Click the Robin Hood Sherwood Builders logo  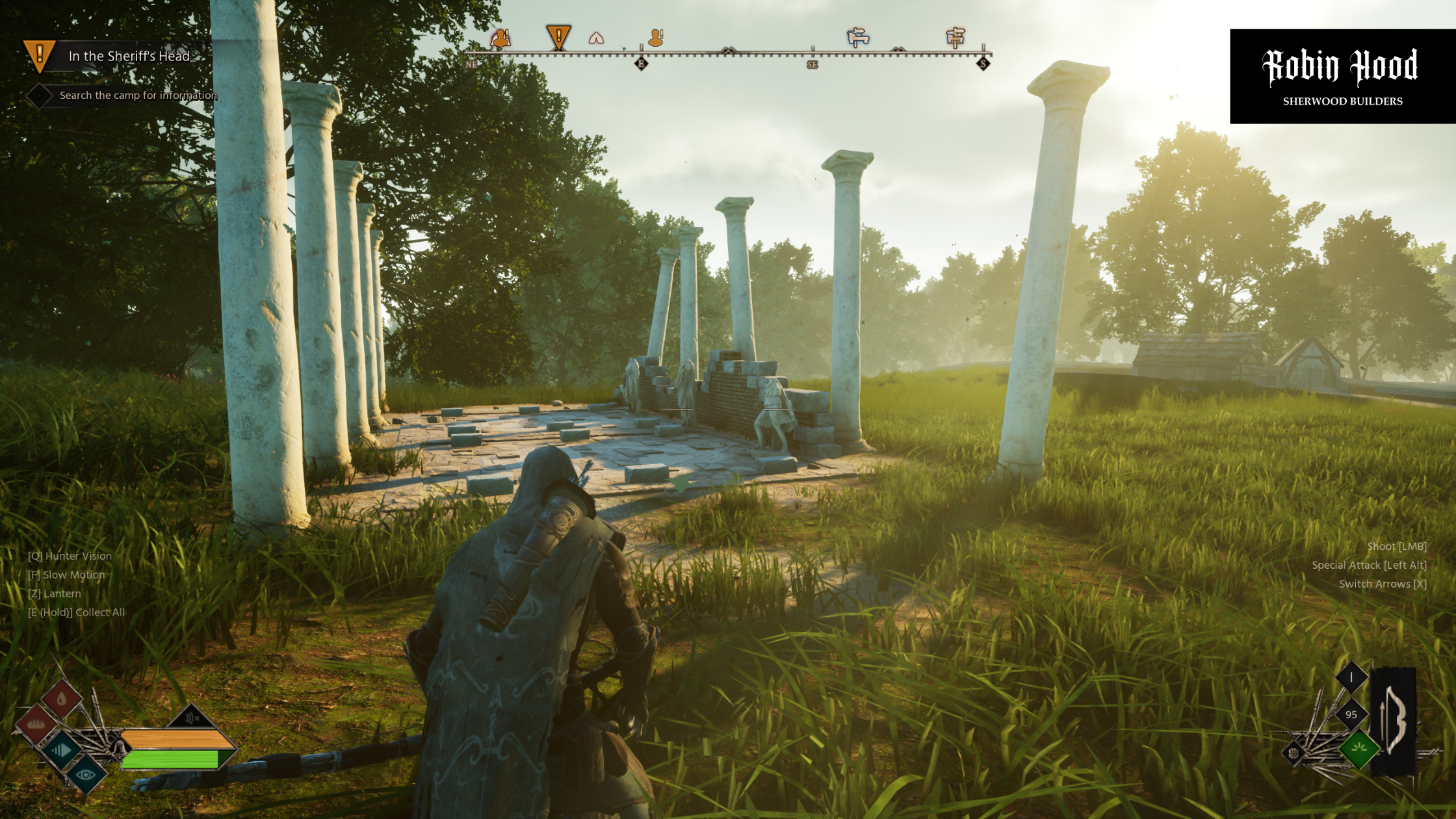[1342, 77]
